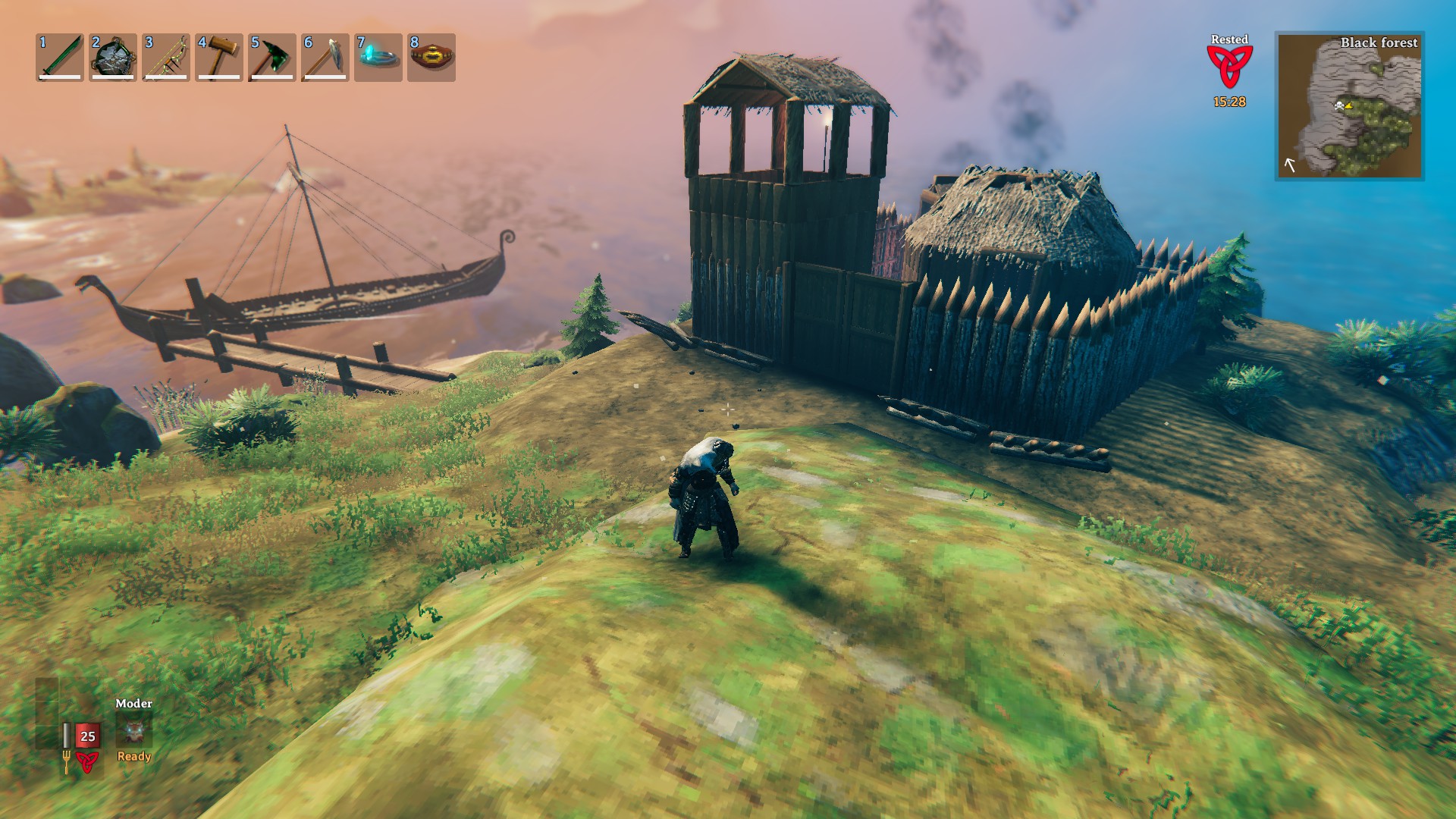This screenshot has height=819, width=1456.
Task: Use the glowing blue ring in slot 7
Action: (378, 57)
